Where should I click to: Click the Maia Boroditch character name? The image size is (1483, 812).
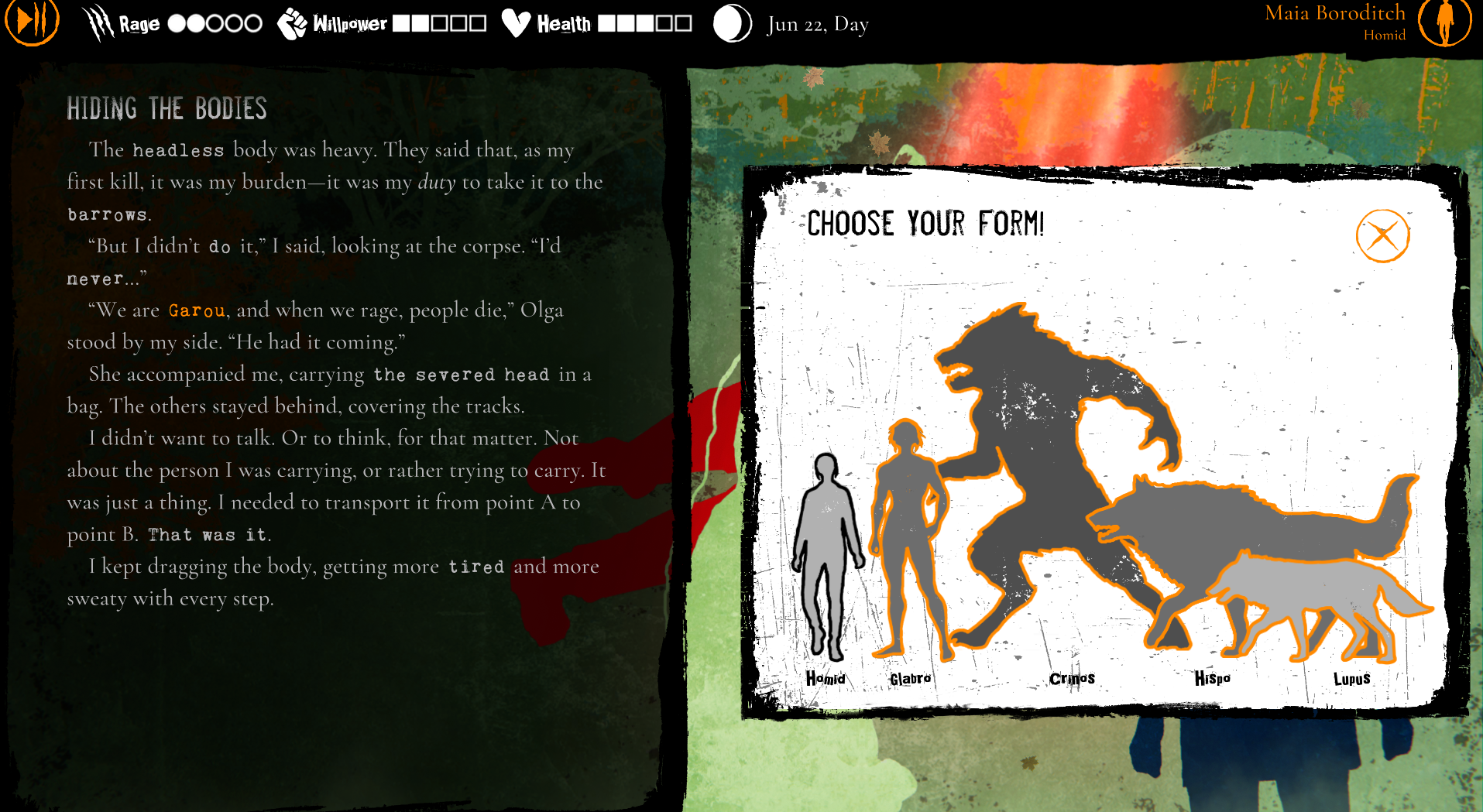(1334, 13)
